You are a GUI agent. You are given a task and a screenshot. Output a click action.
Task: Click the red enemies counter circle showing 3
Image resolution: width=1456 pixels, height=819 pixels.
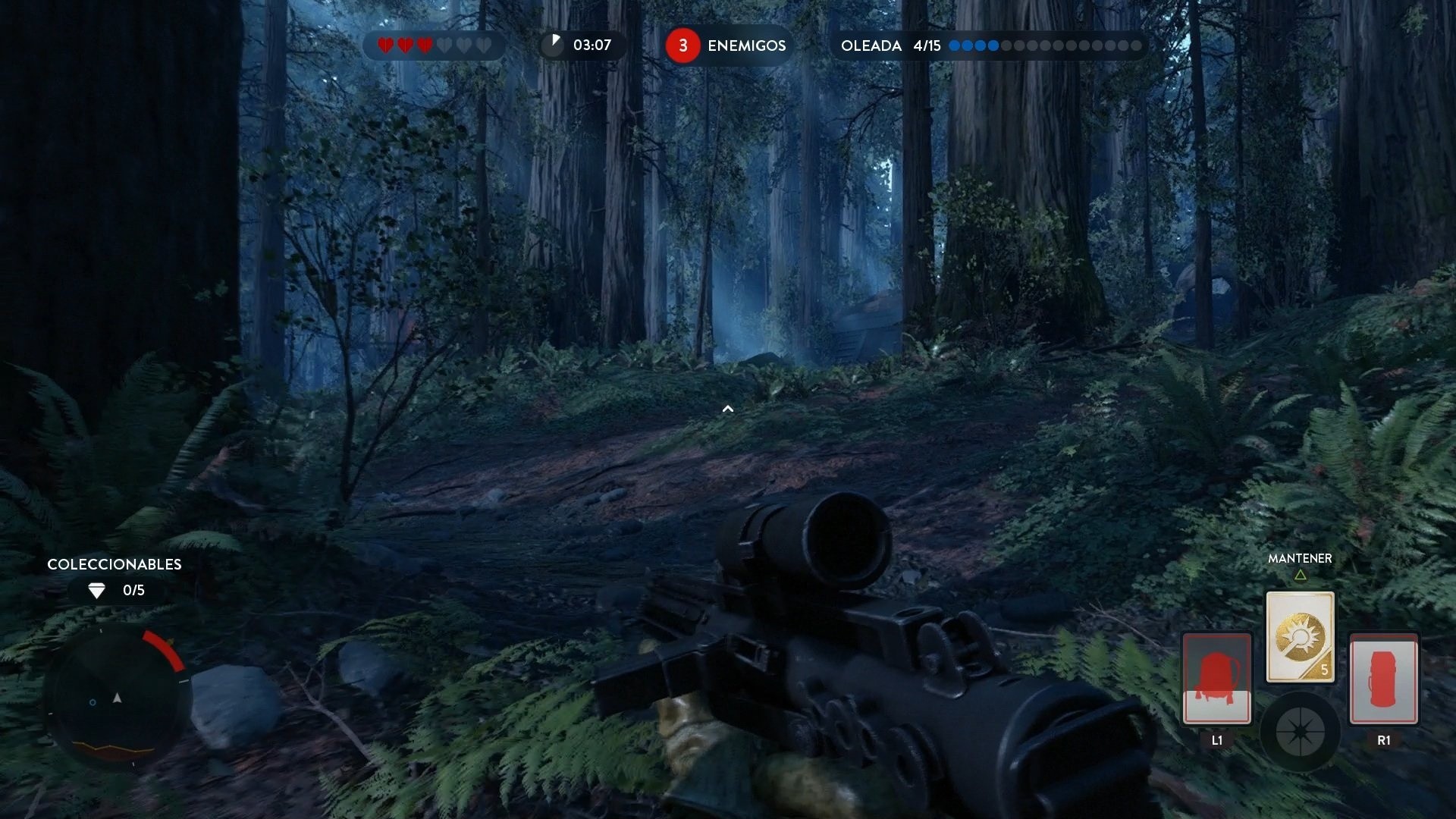pos(682,45)
